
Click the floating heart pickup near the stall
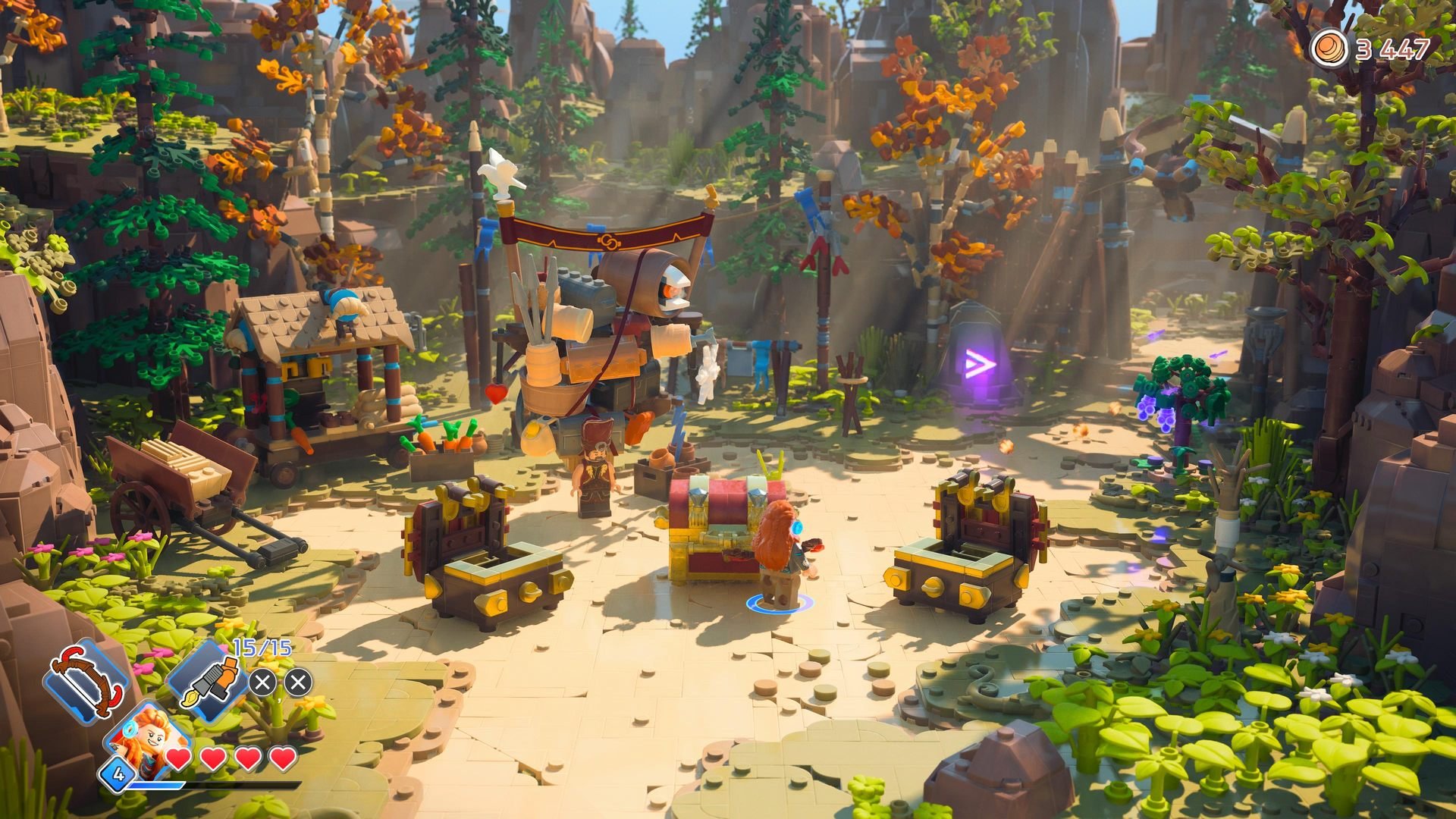[x=494, y=391]
